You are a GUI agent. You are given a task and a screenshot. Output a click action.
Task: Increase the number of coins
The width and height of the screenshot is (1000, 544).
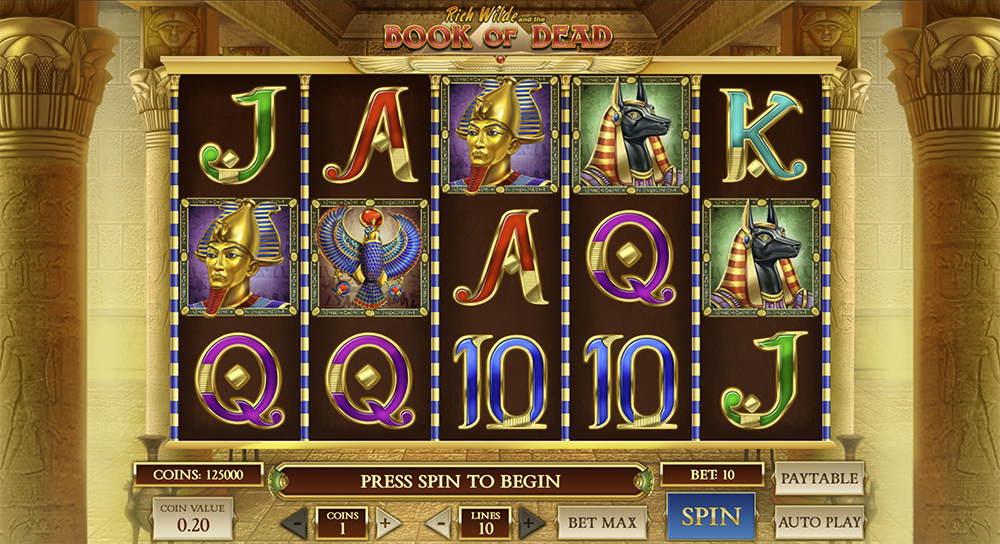[x=388, y=522]
